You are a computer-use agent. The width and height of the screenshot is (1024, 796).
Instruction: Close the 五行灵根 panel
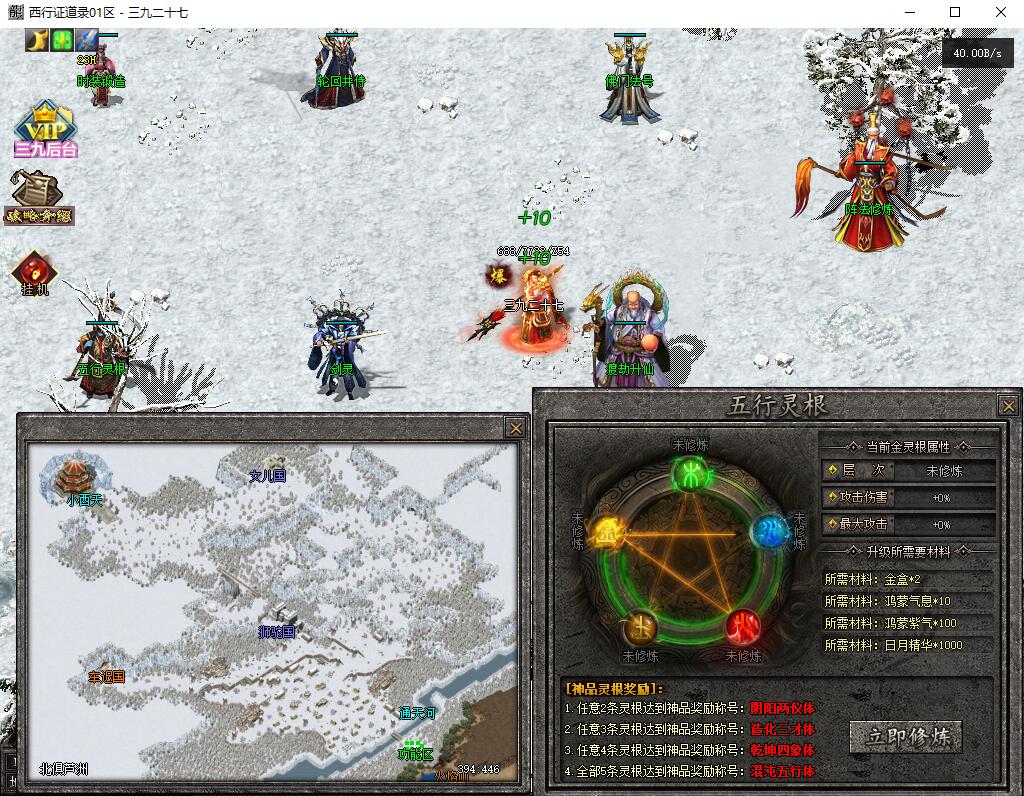[x=1007, y=405]
